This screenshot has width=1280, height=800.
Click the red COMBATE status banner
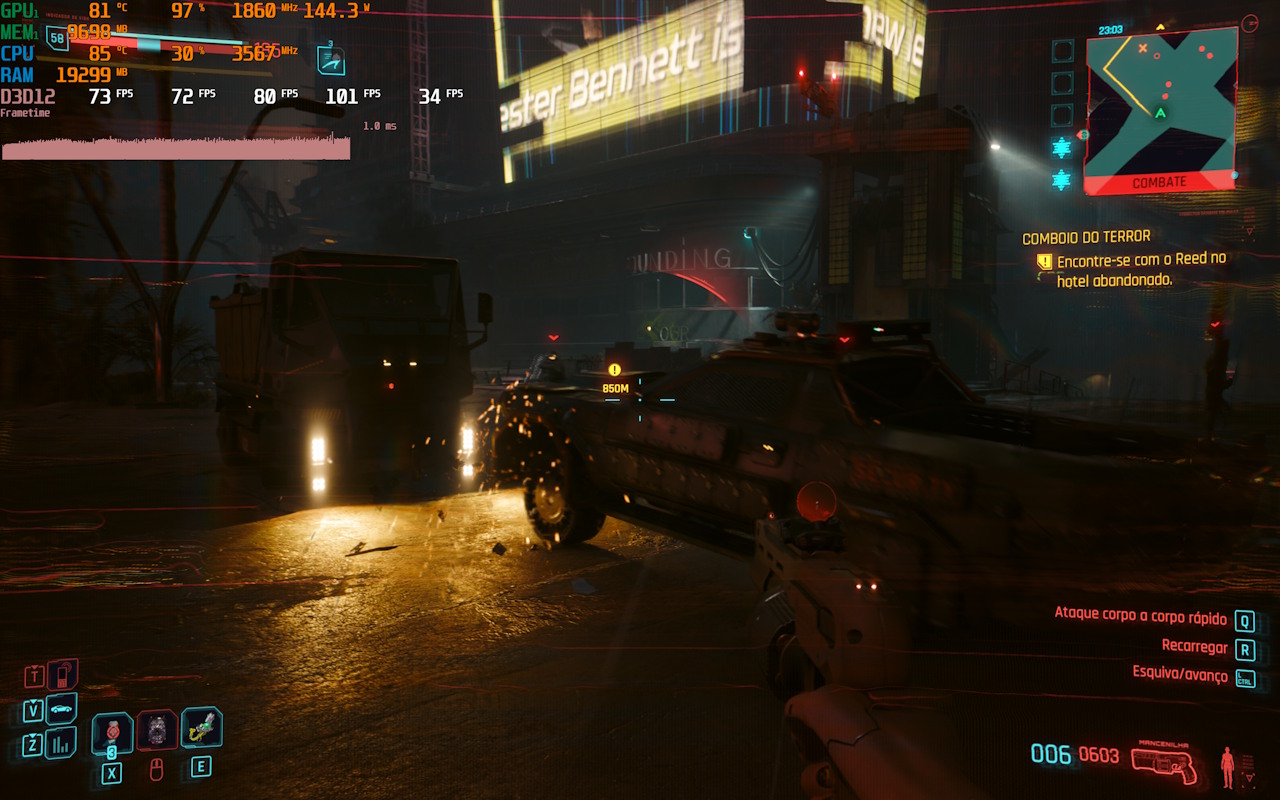point(1159,183)
